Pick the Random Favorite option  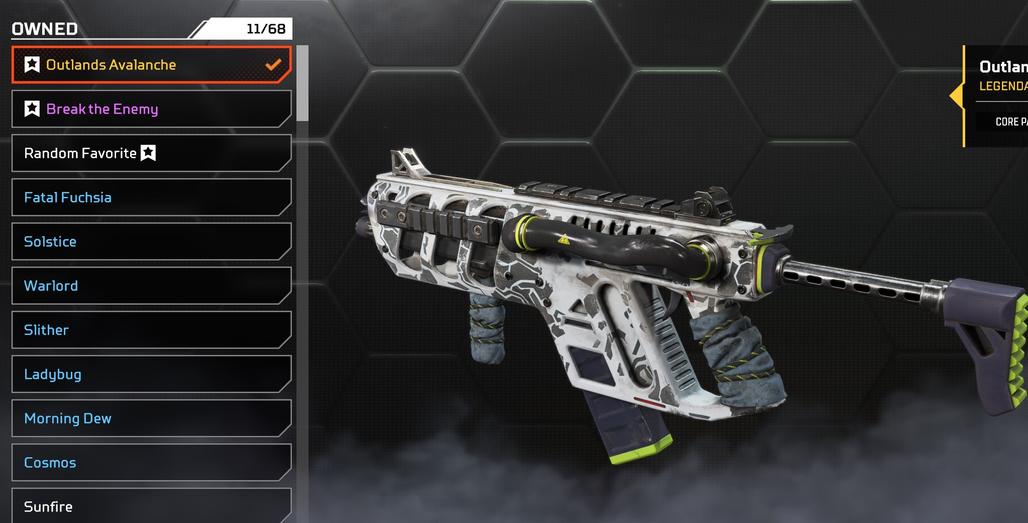coord(150,153)
